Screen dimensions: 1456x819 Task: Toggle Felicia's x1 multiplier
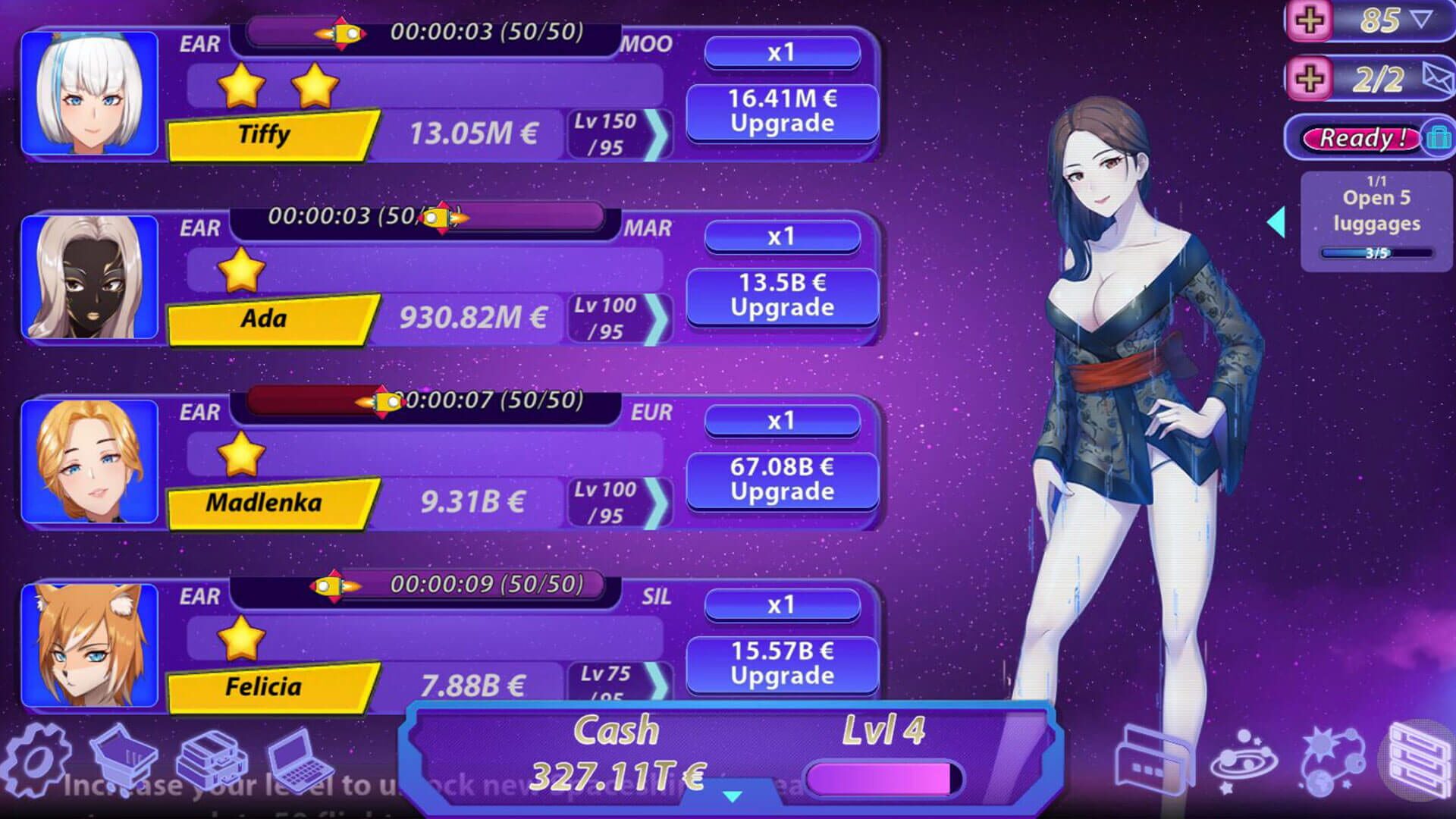tap(781, 604)
